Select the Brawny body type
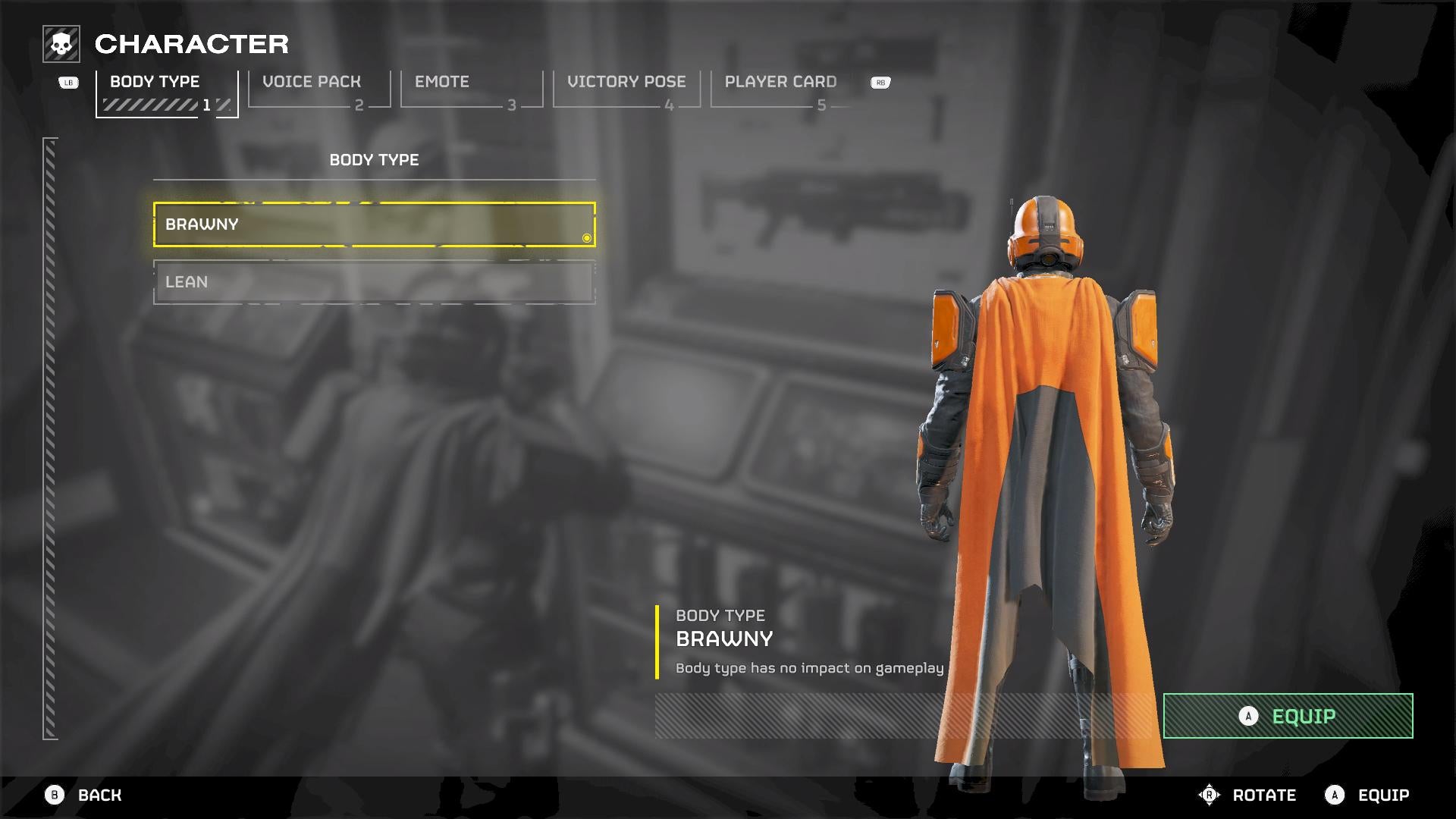 [x=374, y=224]
